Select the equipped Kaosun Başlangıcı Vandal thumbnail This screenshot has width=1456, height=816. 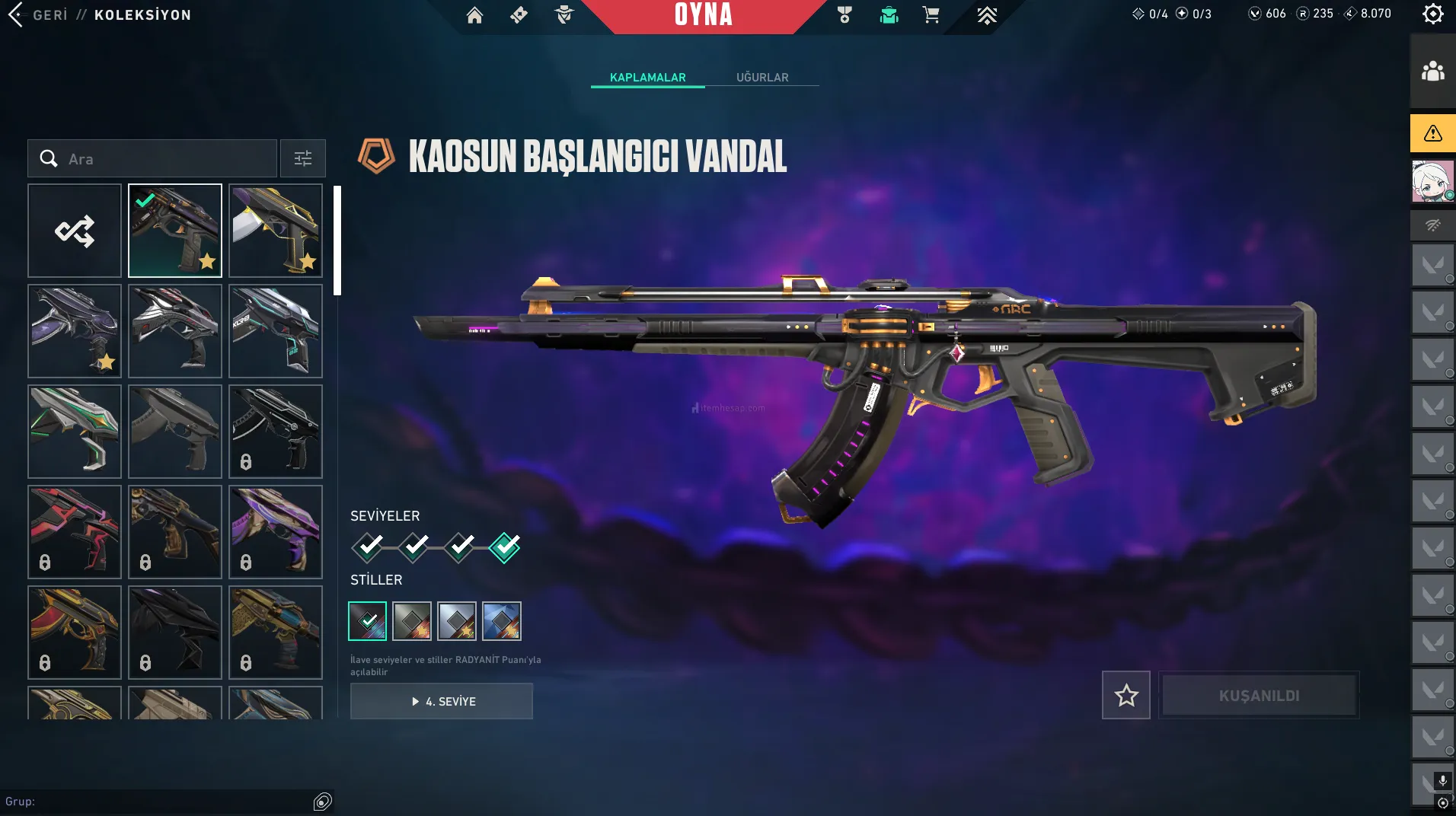pyautogui.click(x=175, y=231)
